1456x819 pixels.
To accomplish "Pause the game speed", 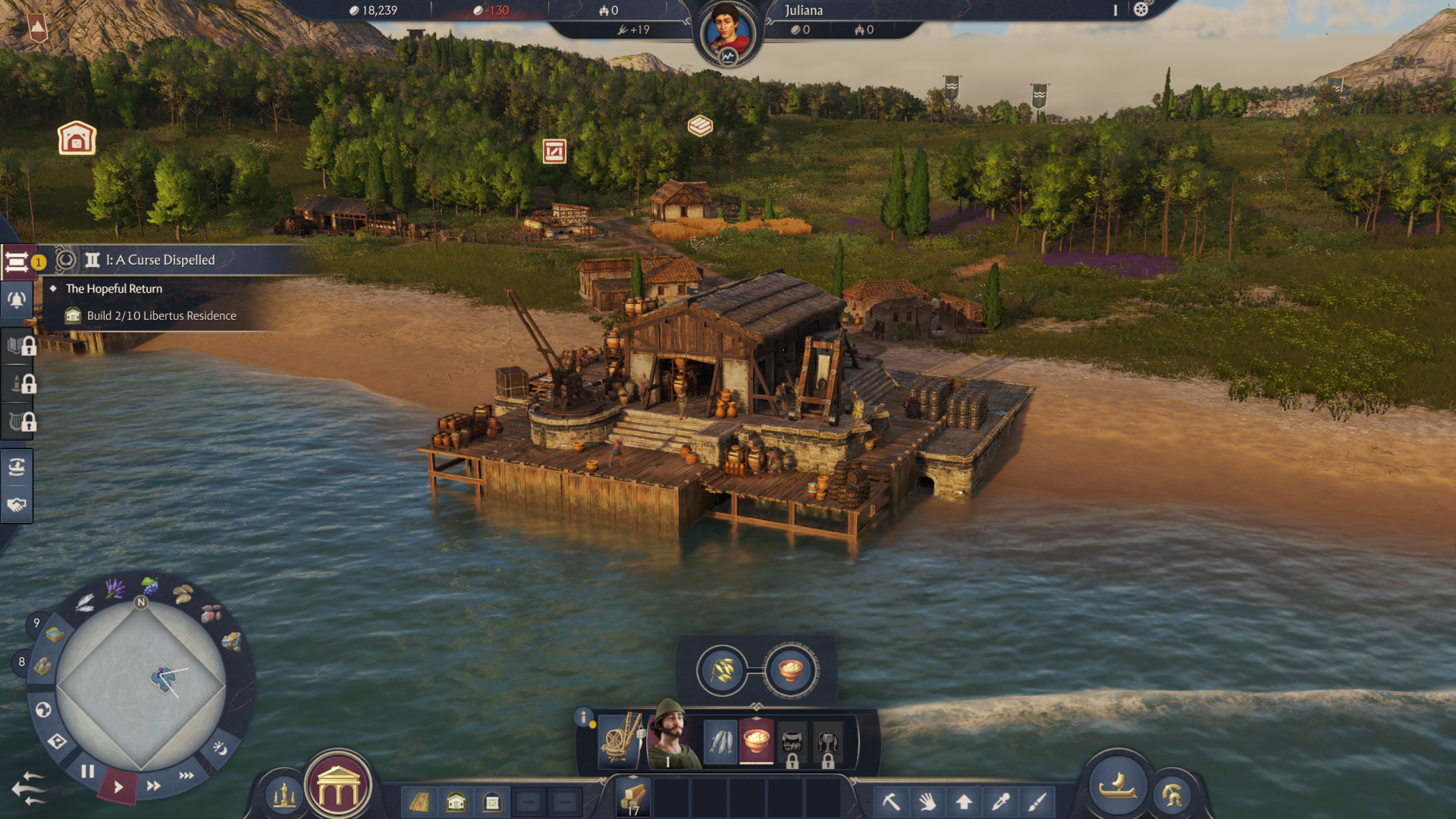I will (88, 772).
